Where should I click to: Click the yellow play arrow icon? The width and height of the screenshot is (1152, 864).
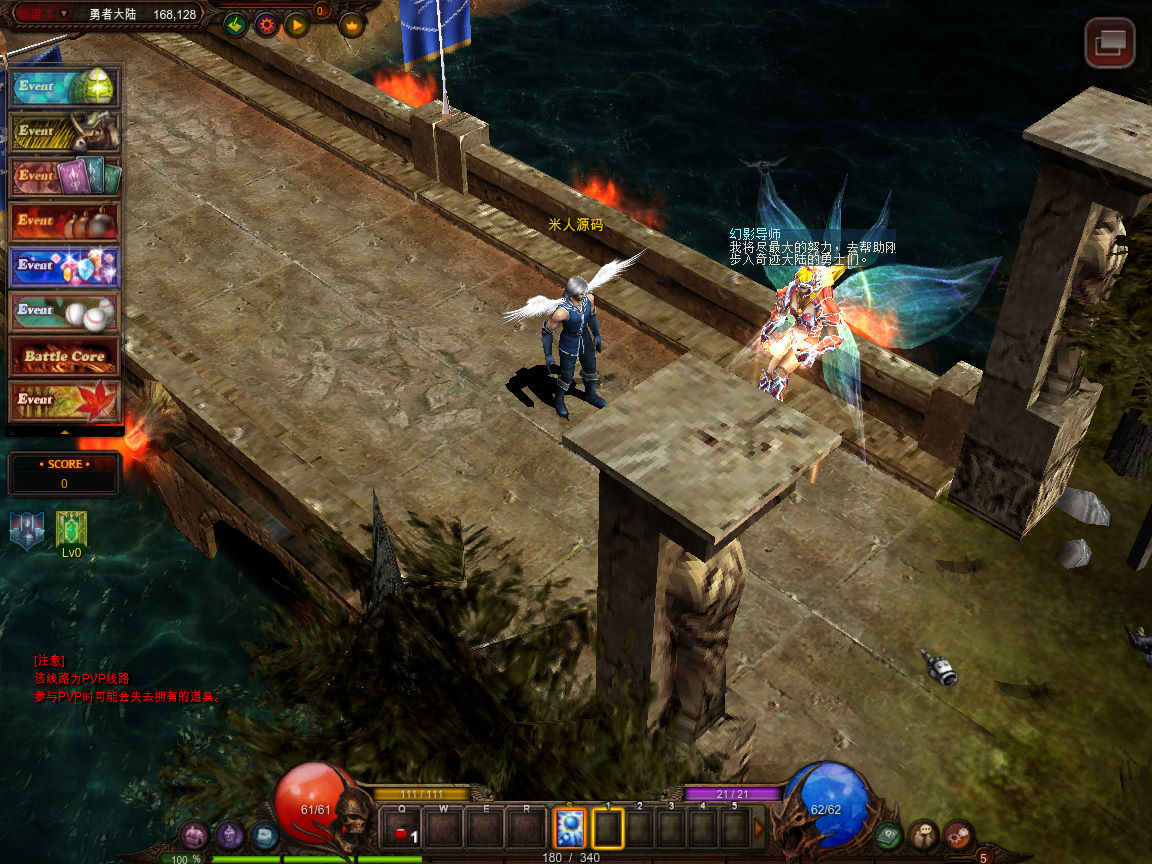[x=296, y=24]
